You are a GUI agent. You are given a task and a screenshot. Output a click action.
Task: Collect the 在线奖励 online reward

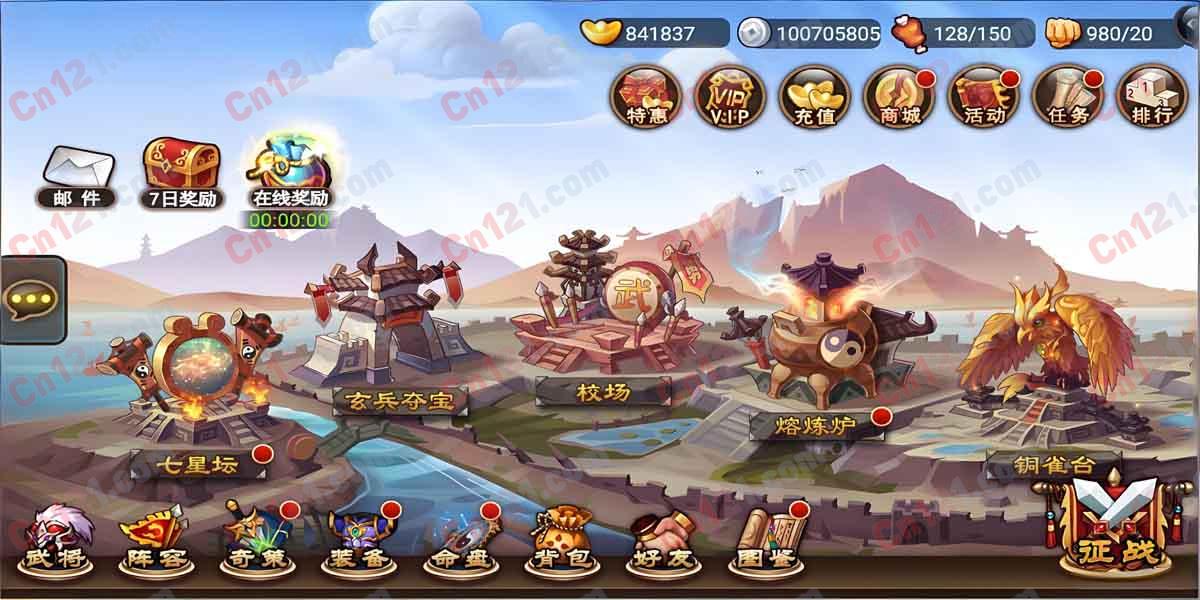(x=289, y=172)
